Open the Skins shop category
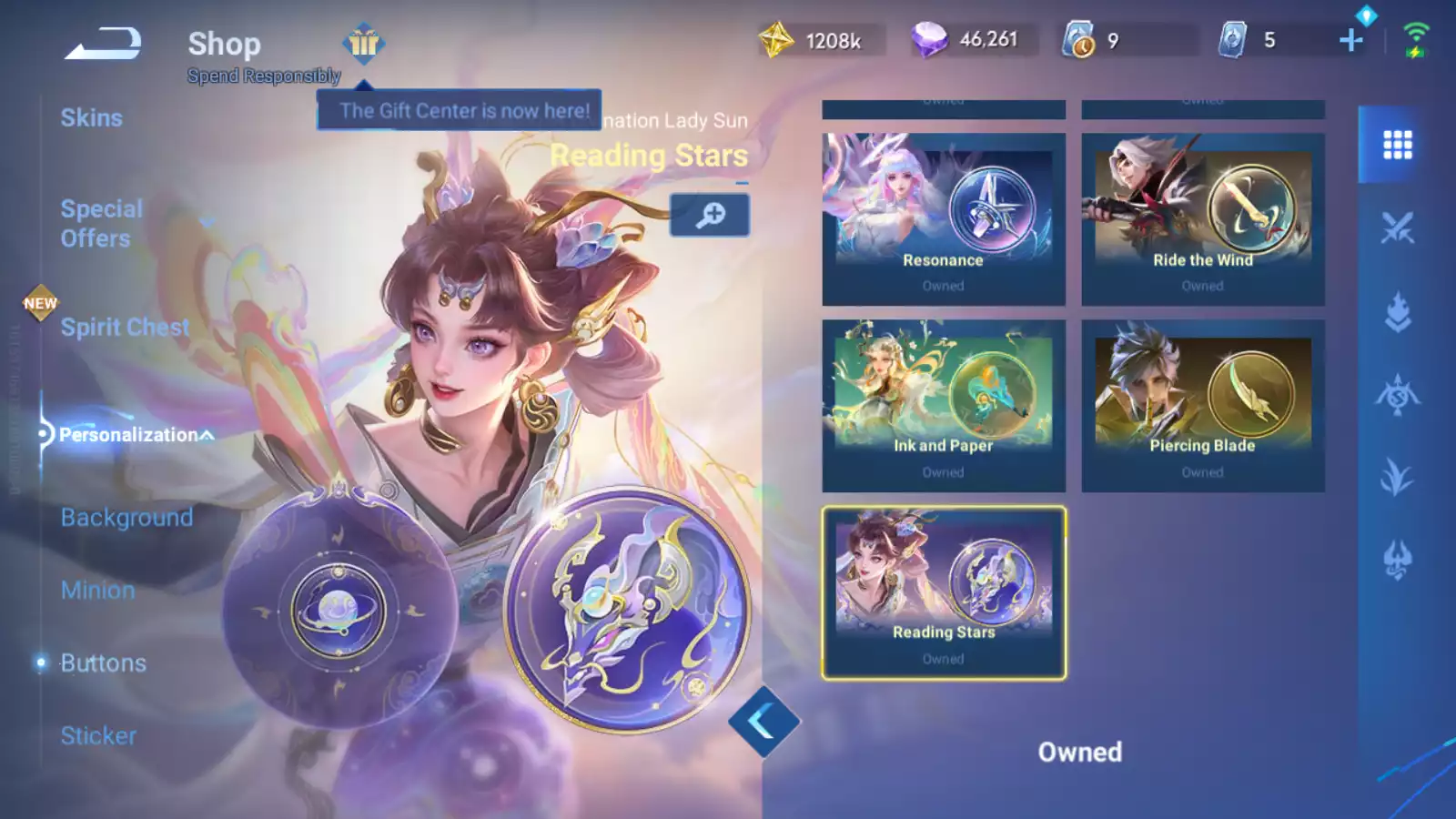This screenshot has height=819, width=1456. [91, 118]
